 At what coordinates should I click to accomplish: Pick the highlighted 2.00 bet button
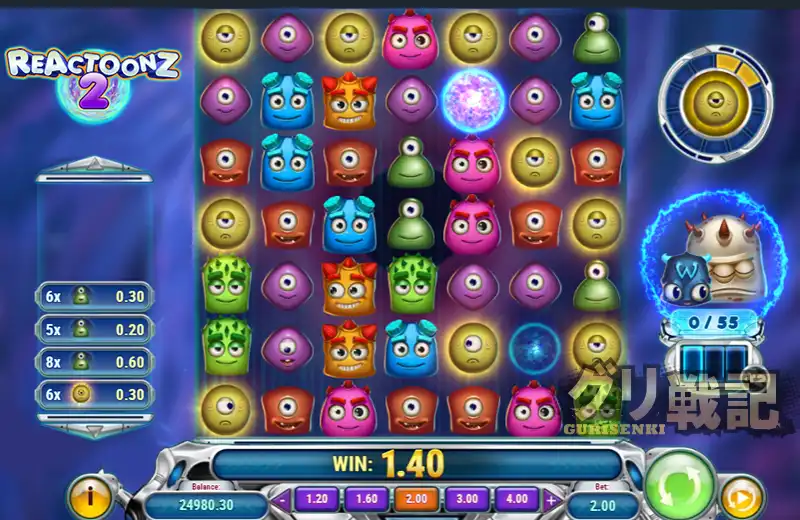[415, 498]
